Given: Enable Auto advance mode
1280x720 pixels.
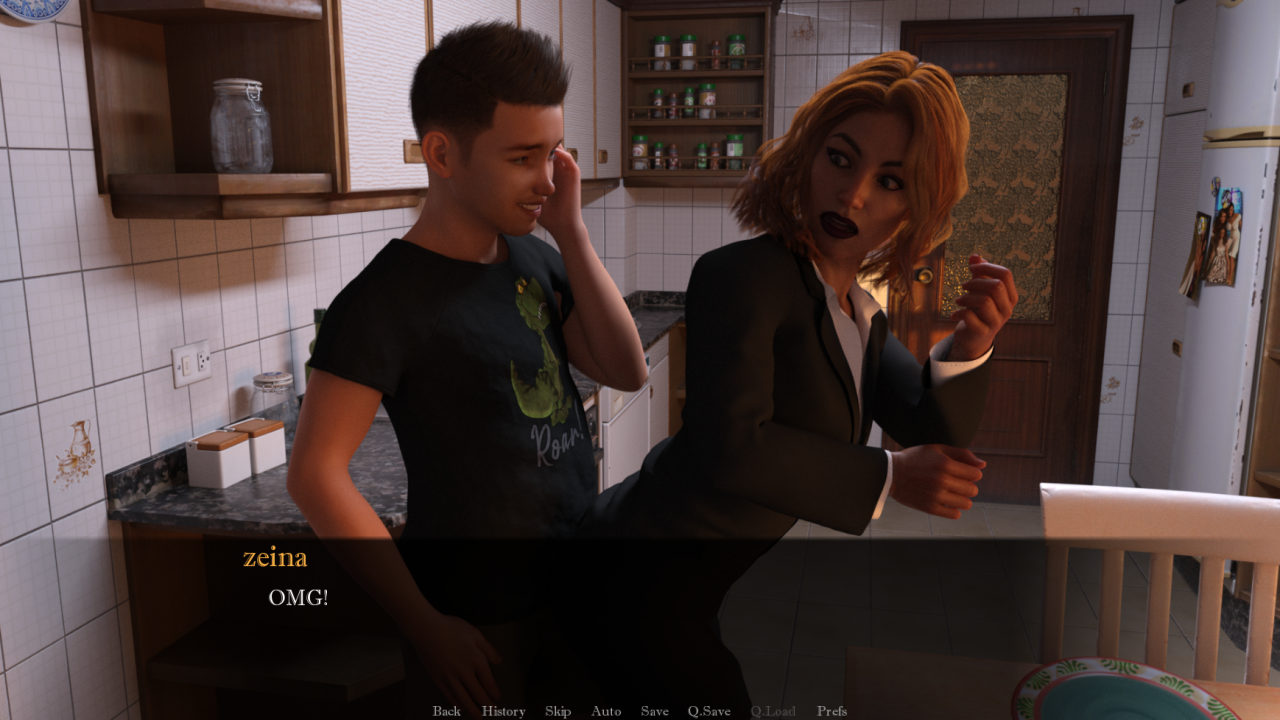Looking at the screenshot, I should pos(606,711).
